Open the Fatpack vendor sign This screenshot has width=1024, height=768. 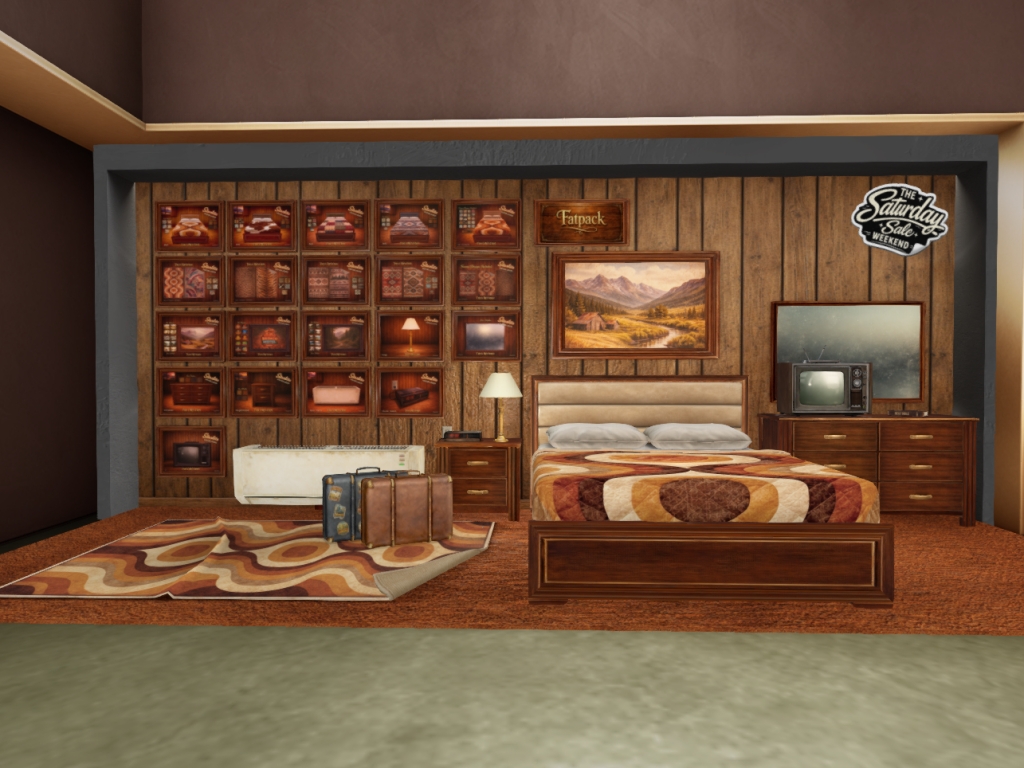click(581, 221)
